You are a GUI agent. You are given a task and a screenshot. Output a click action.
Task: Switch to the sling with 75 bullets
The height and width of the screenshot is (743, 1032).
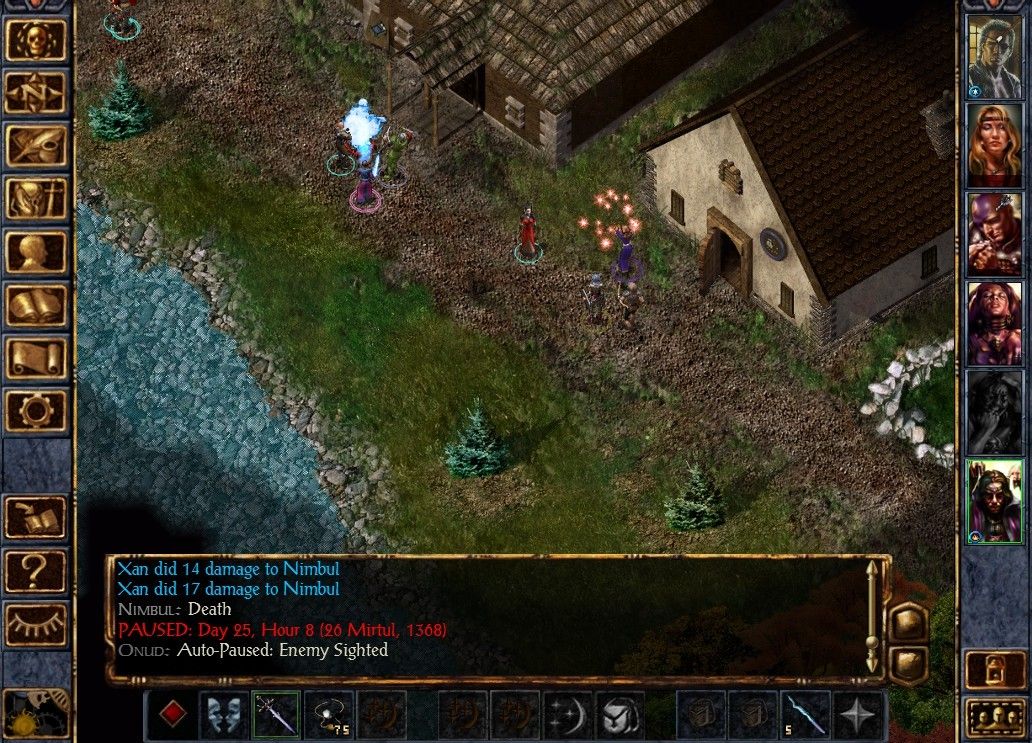coord(329,714)
